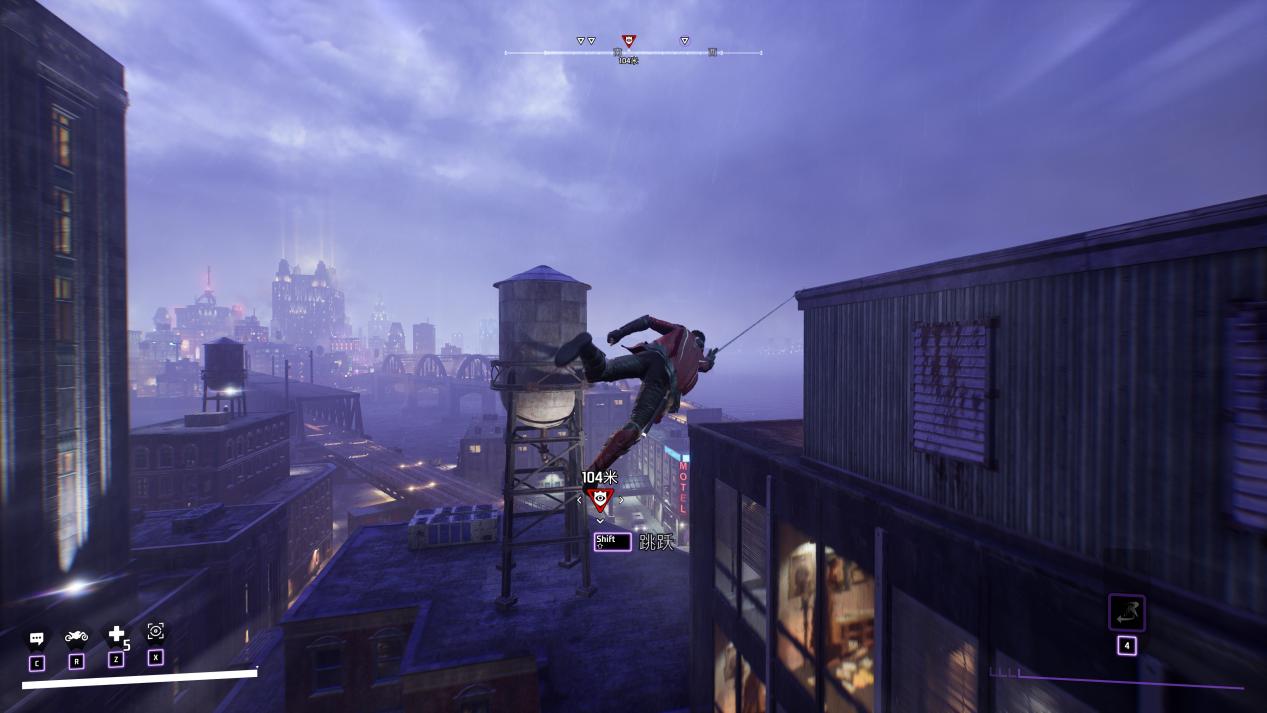Select the red objective marker on the compass
The width and height of the screenshot is (1267, 713).
[x=628, y=41]
